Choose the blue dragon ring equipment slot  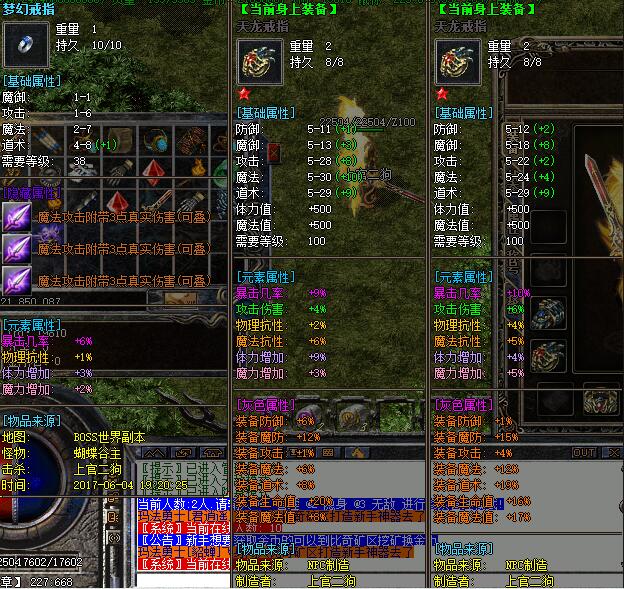(x=546, y=312)
